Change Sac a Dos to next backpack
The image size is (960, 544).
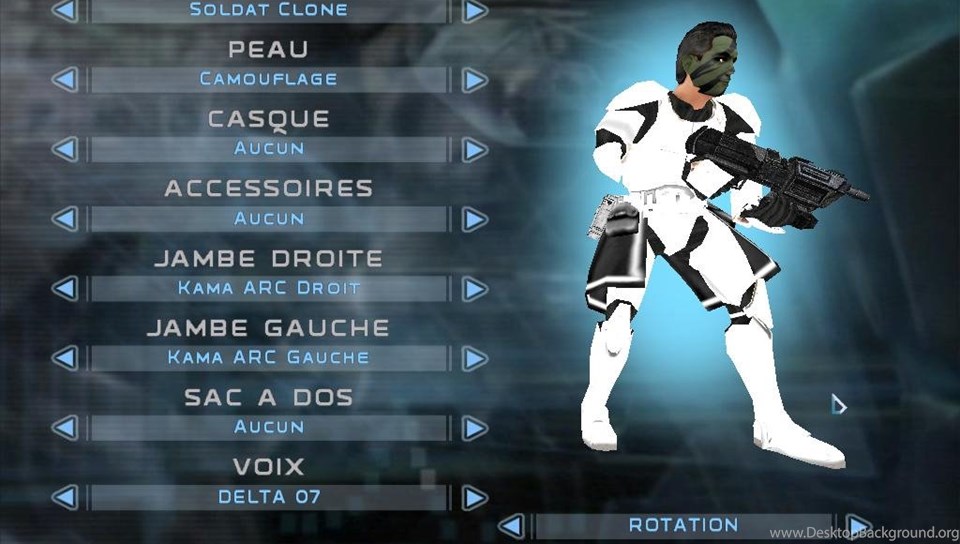[x=475, y=428]
